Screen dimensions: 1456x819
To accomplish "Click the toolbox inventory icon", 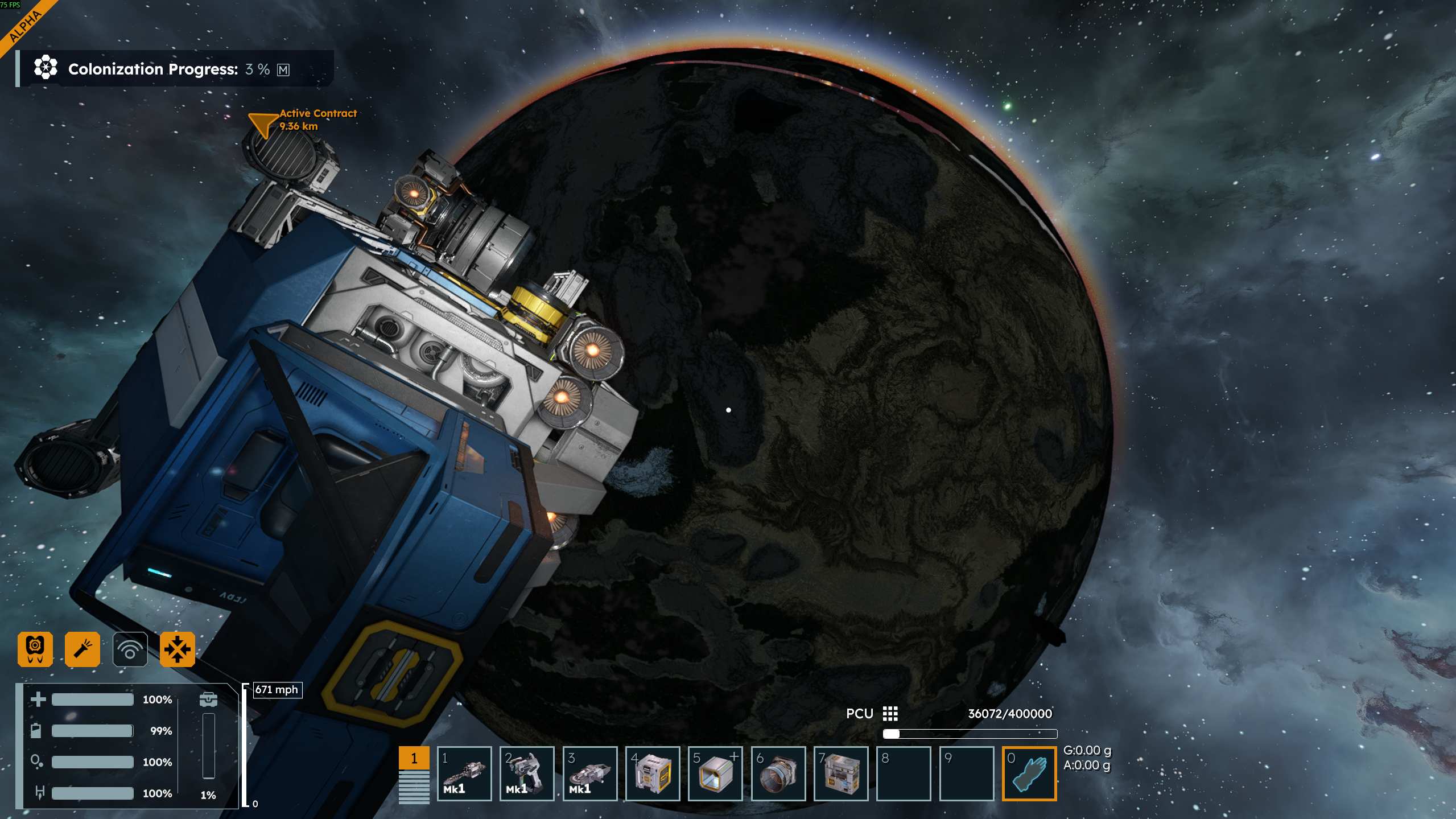I will (x=208, y=699).
